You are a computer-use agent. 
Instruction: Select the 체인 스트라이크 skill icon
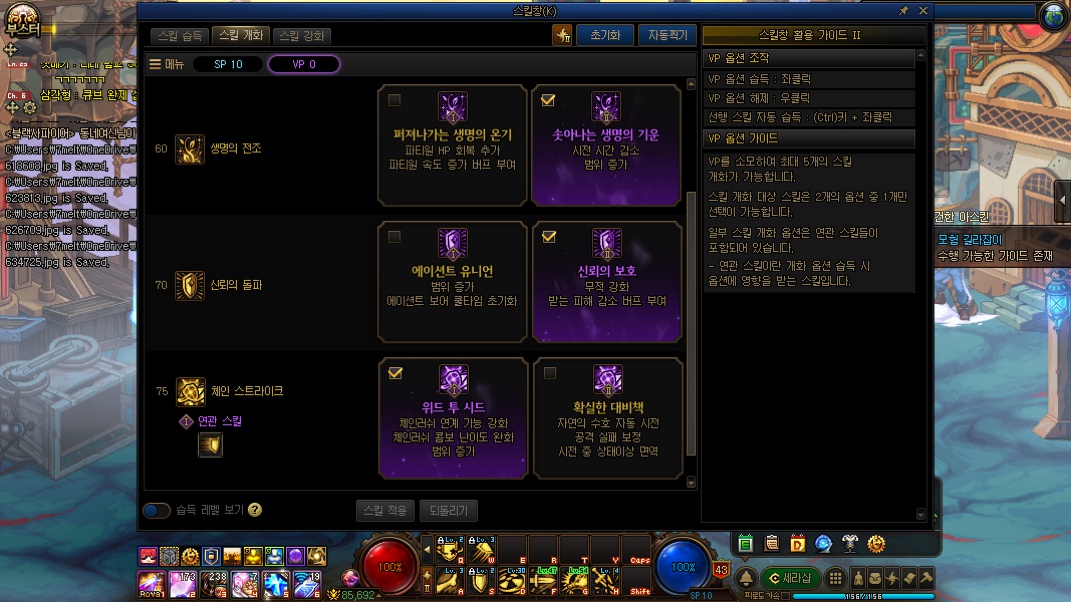[x=190, y=392]
